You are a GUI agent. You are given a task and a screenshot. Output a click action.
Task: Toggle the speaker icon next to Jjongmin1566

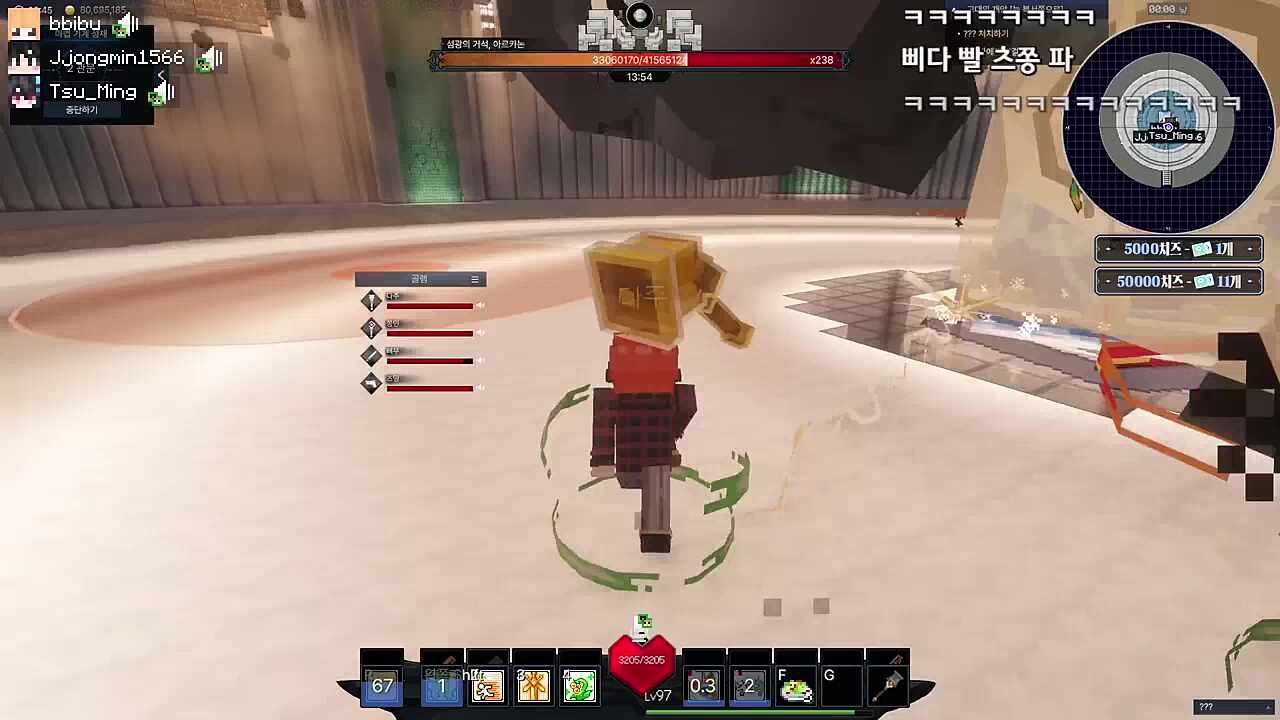(x=208, y=58)
